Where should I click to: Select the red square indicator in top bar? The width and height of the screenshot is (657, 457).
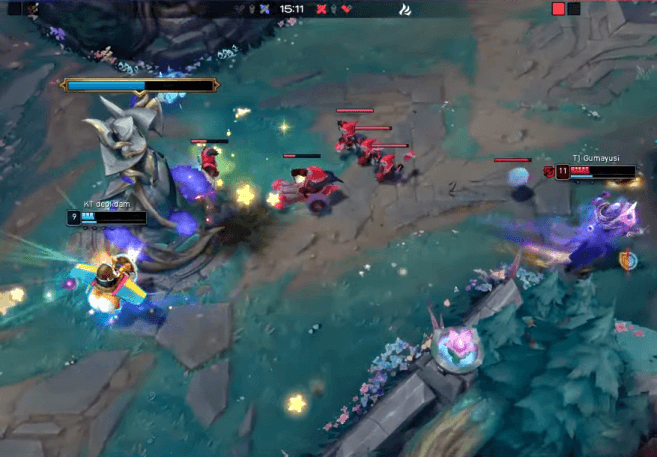pos(559,9)
